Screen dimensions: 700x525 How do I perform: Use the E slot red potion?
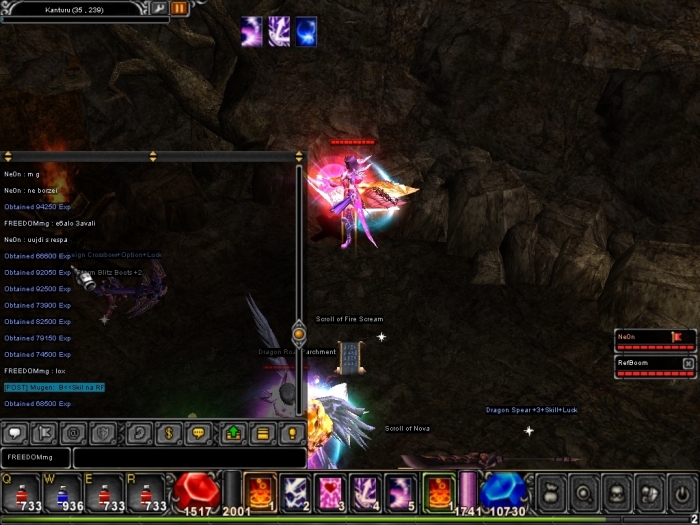(105, 492)
